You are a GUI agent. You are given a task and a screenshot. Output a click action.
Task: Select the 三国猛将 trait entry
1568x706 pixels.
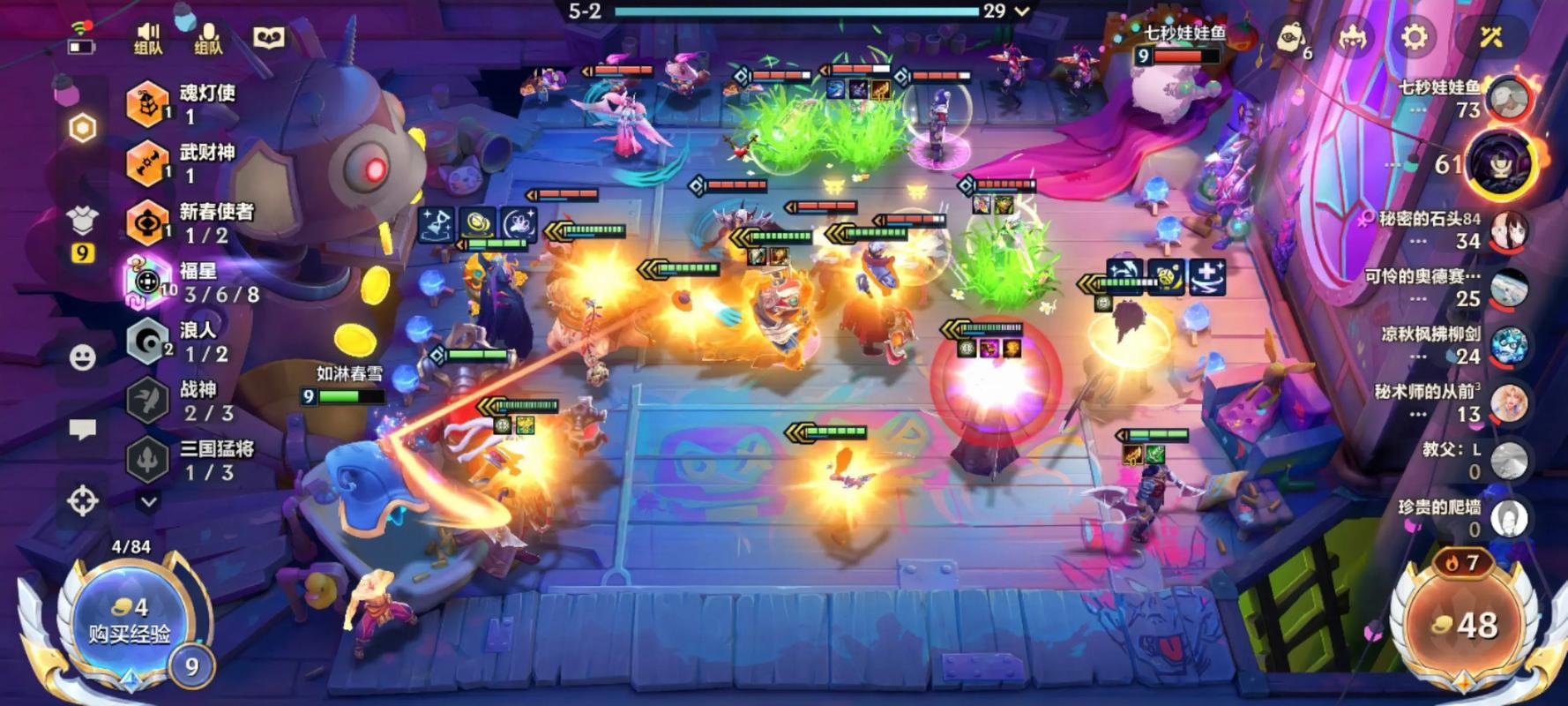pos(189,460)
